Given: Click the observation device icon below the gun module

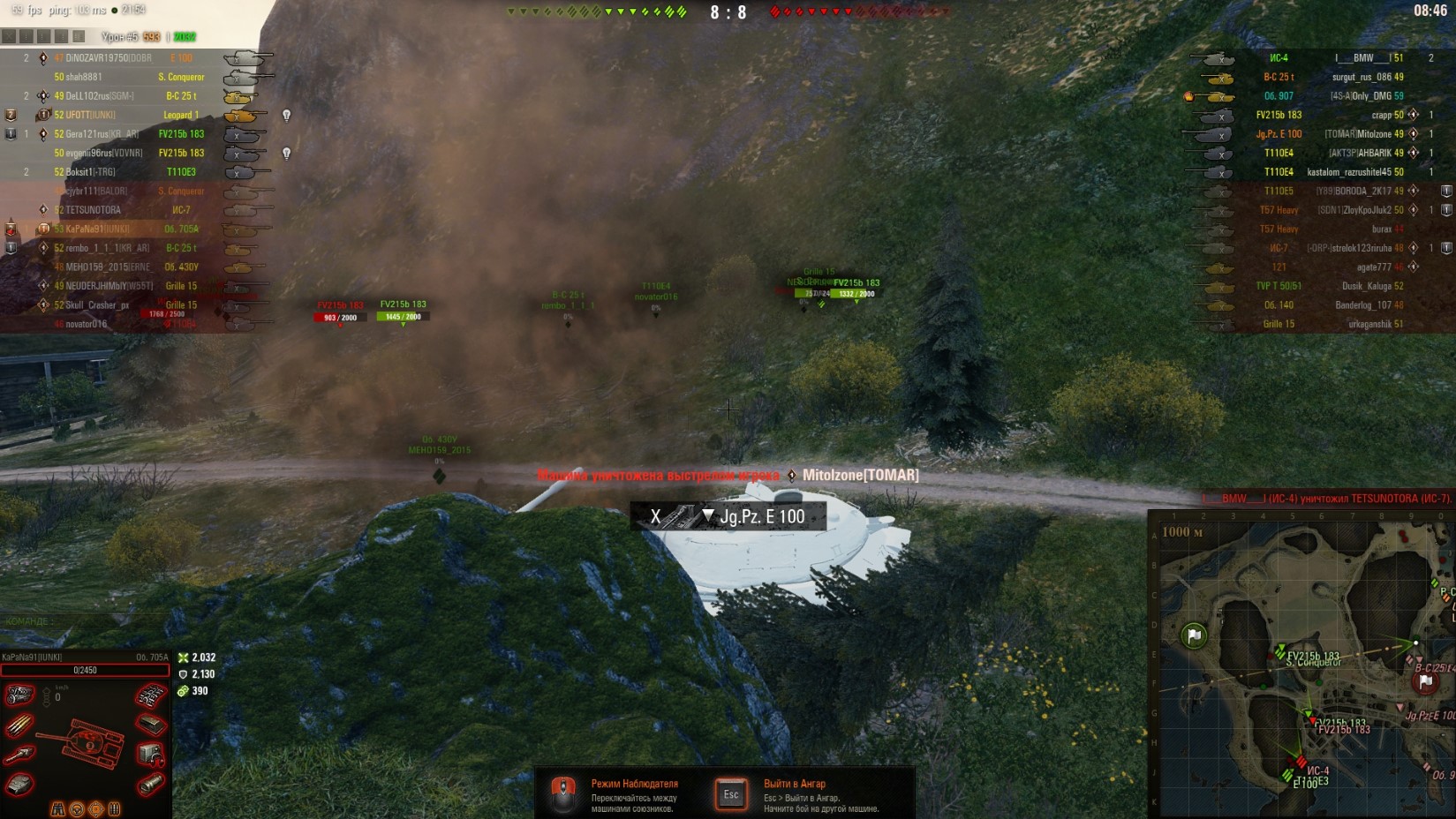Looking at the screenshot, I should pyautogui.click(x=18, y=784).
